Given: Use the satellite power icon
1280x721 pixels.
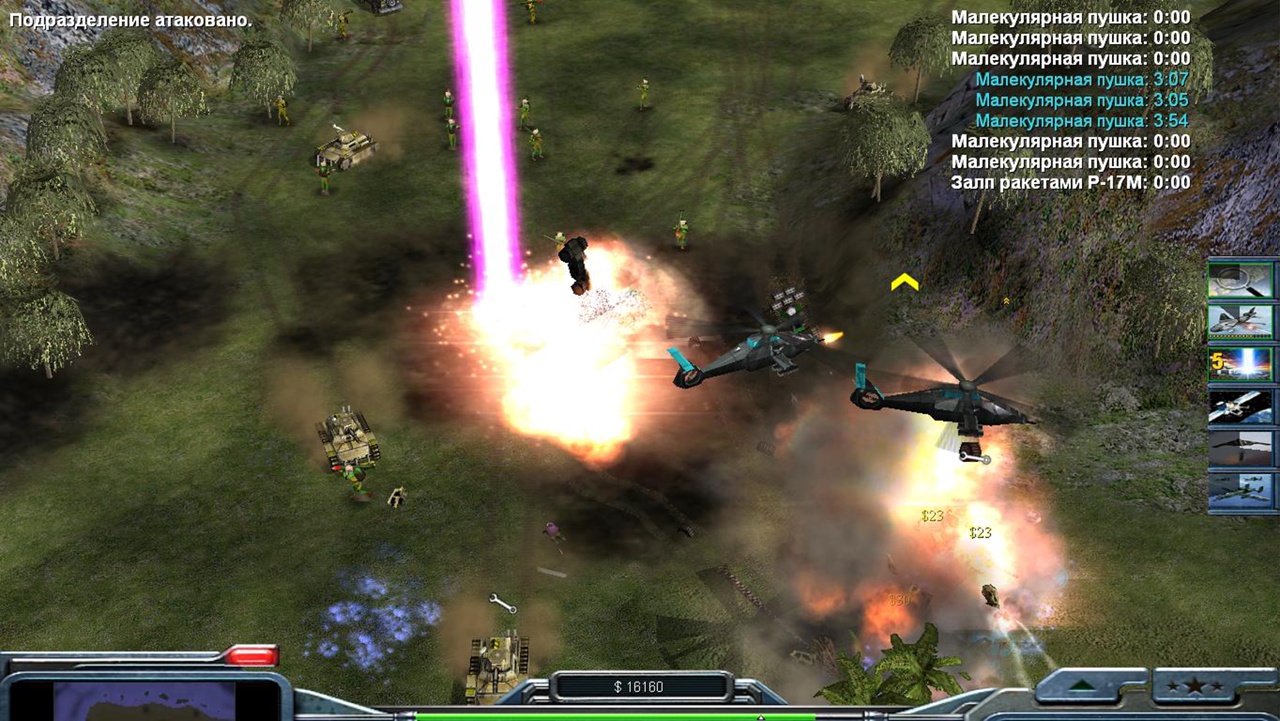Looking at the screenshot, I should [x=1240, y=406].
